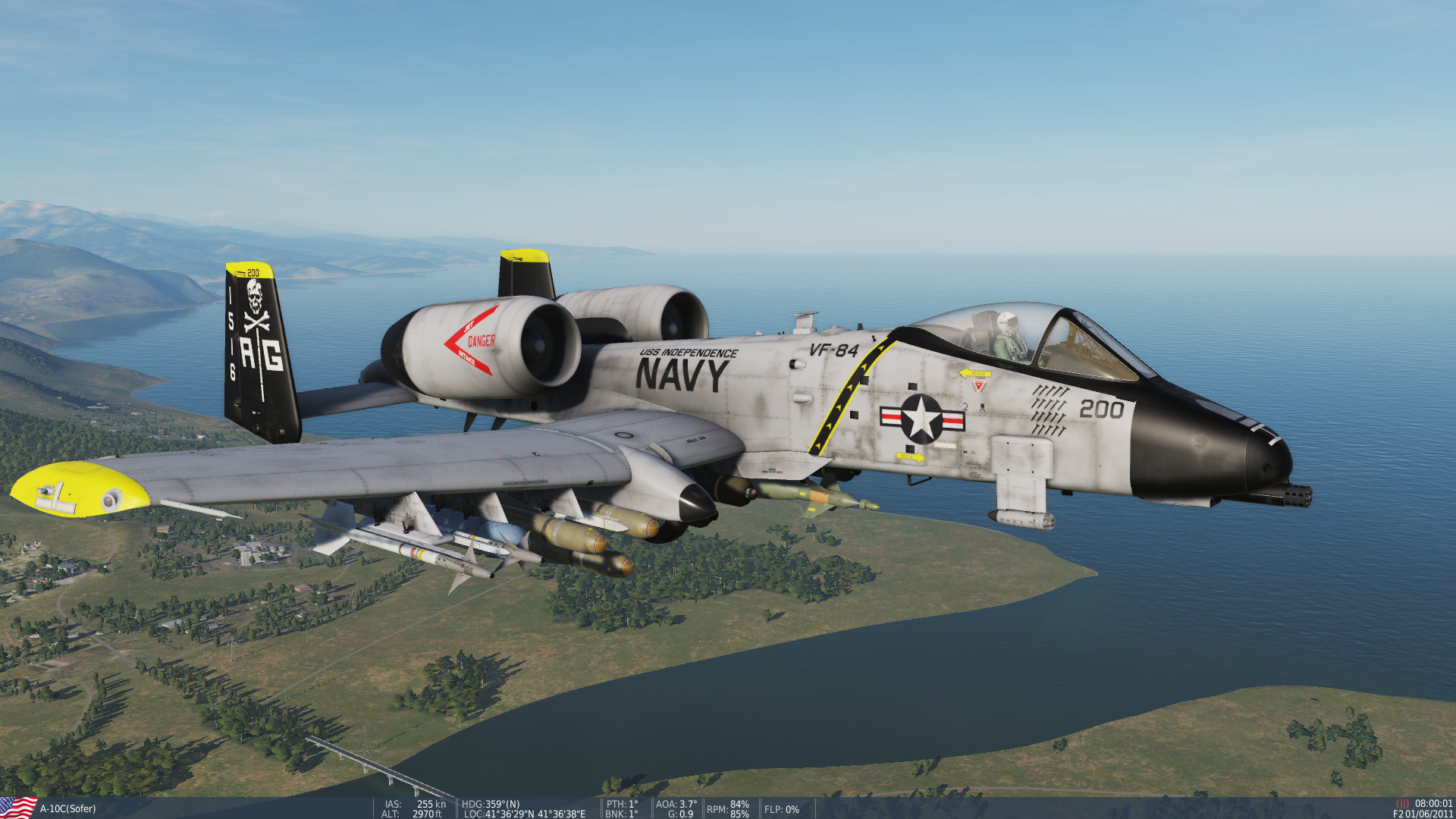The width and height of the screenshot is (1456, 819).
Task: Click the FLP flaps status indicator
Action: tap(781, 810)
